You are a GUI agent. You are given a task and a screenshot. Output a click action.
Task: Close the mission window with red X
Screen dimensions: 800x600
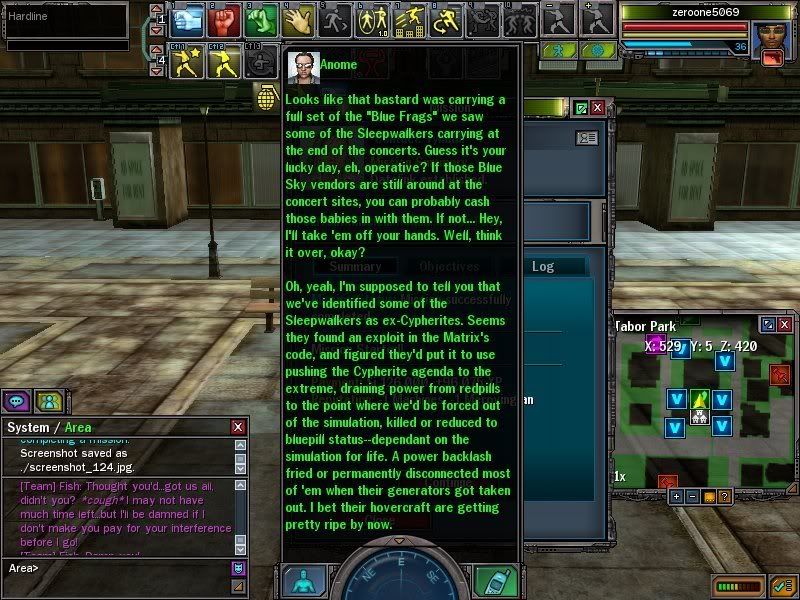pos(598,108)
